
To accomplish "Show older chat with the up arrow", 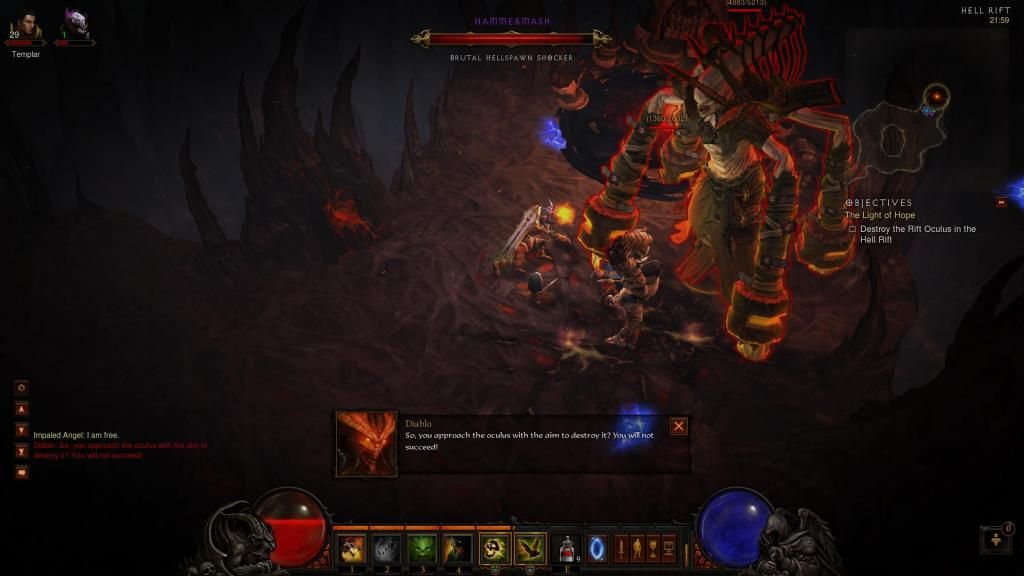I will (x=22, y=408).
